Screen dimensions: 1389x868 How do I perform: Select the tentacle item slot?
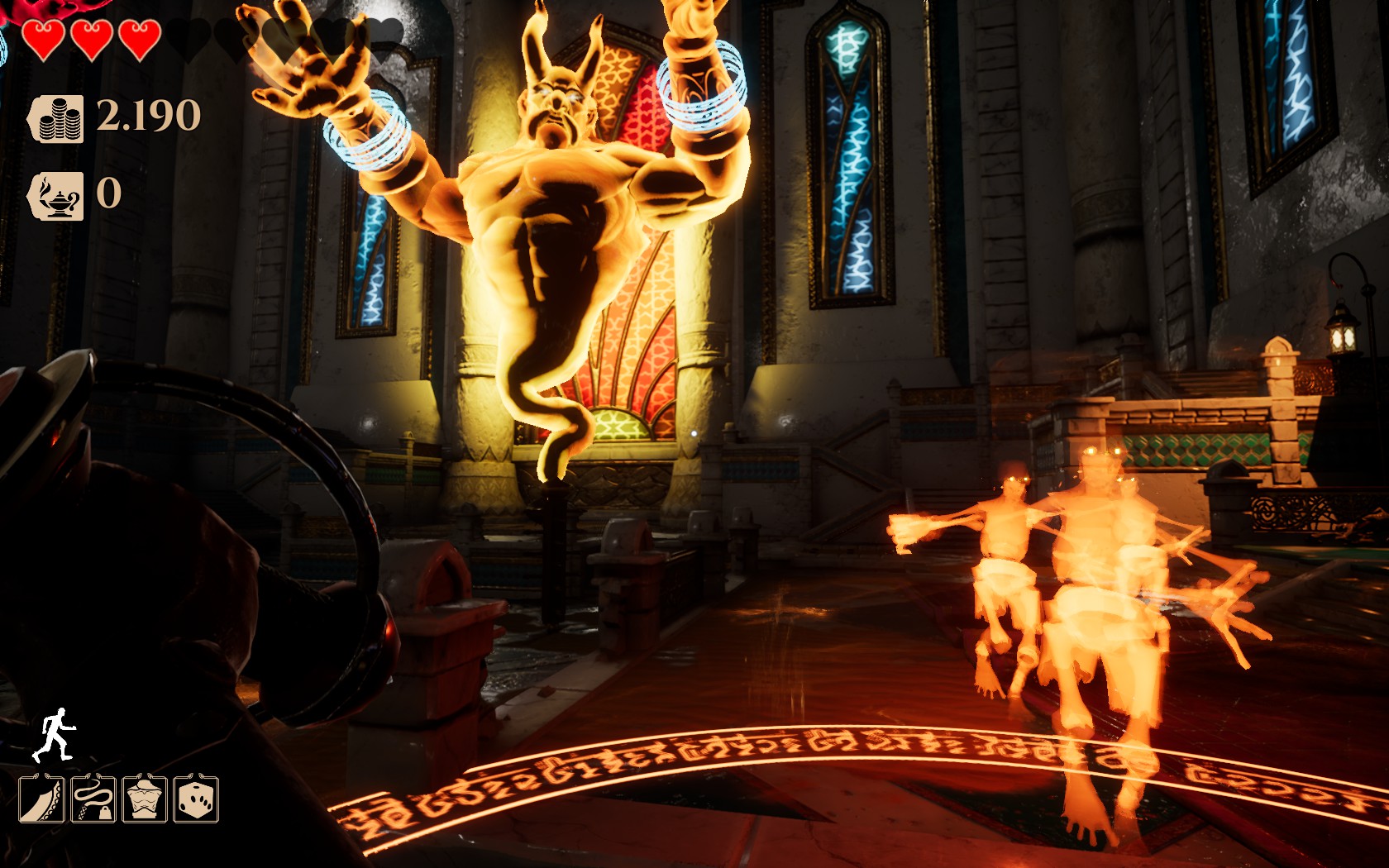click(41, 799)
